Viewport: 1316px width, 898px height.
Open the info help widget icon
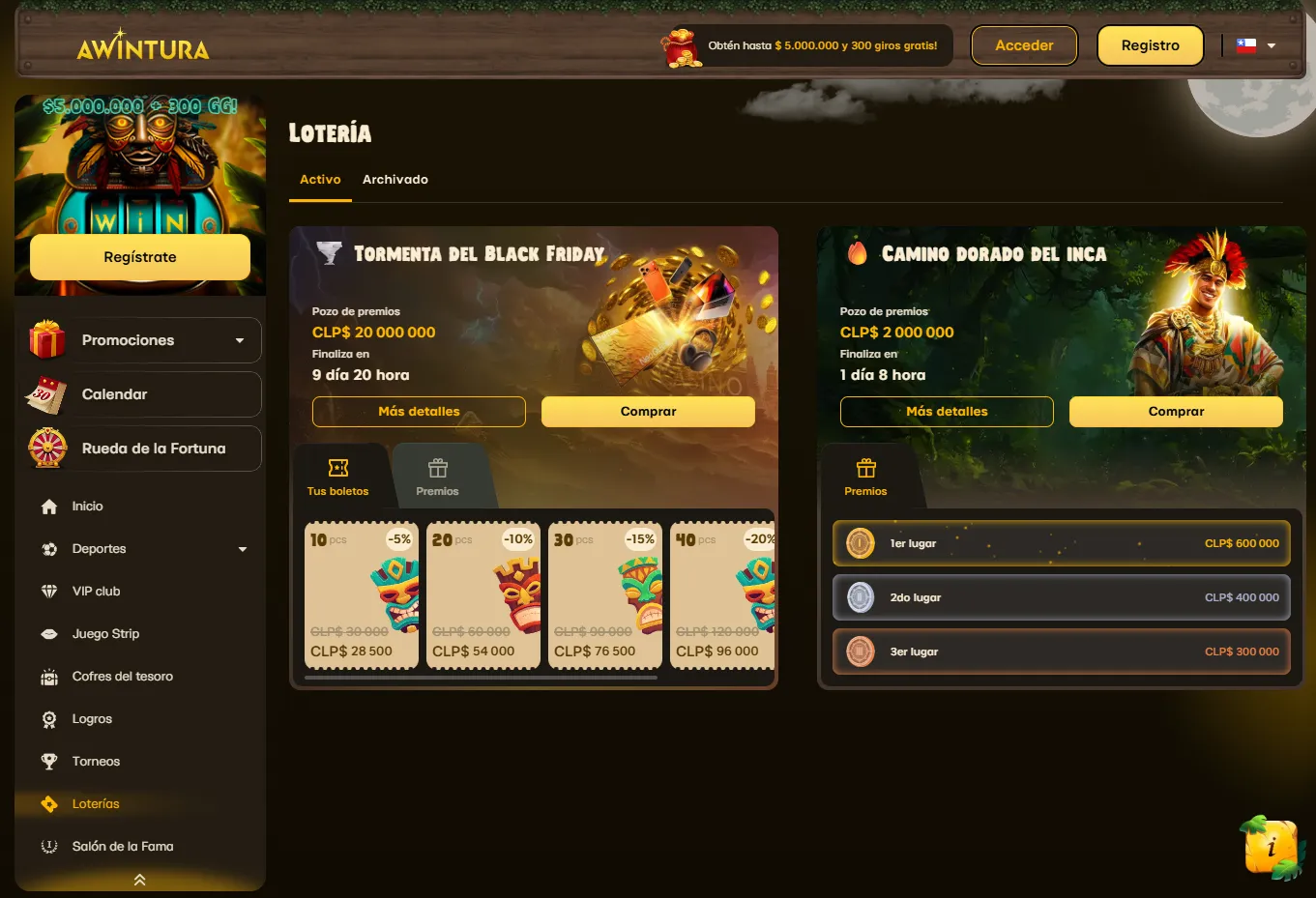[x=1271, y=848]
